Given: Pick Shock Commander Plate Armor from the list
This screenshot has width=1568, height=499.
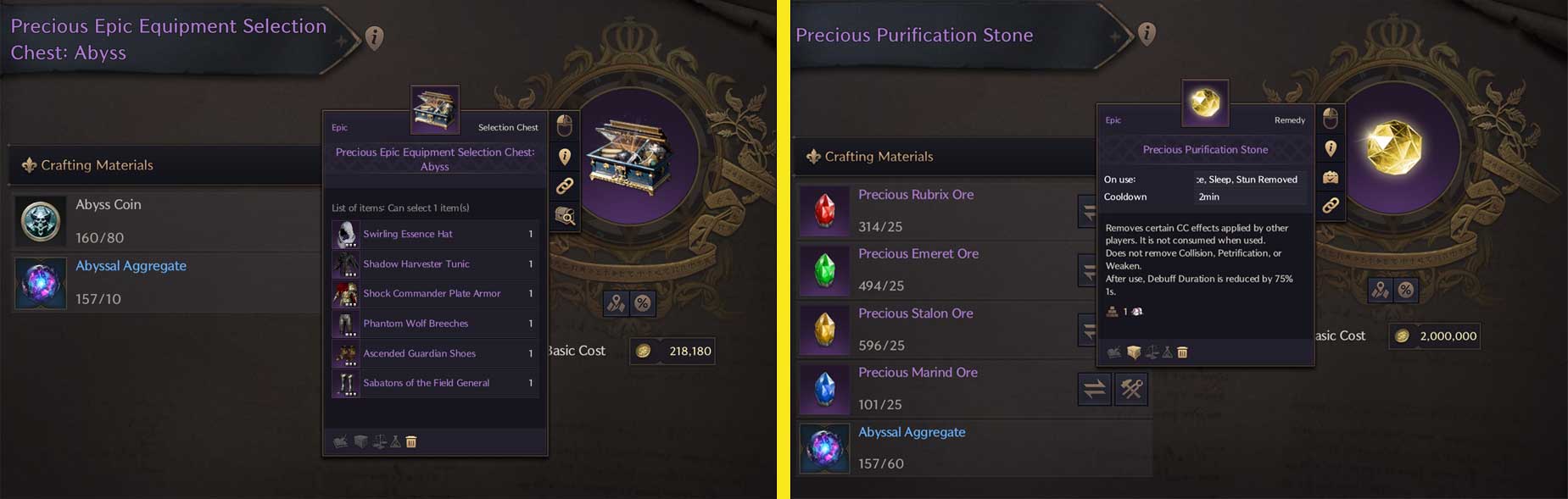Looking at the screenshot, I should [433, 293].
